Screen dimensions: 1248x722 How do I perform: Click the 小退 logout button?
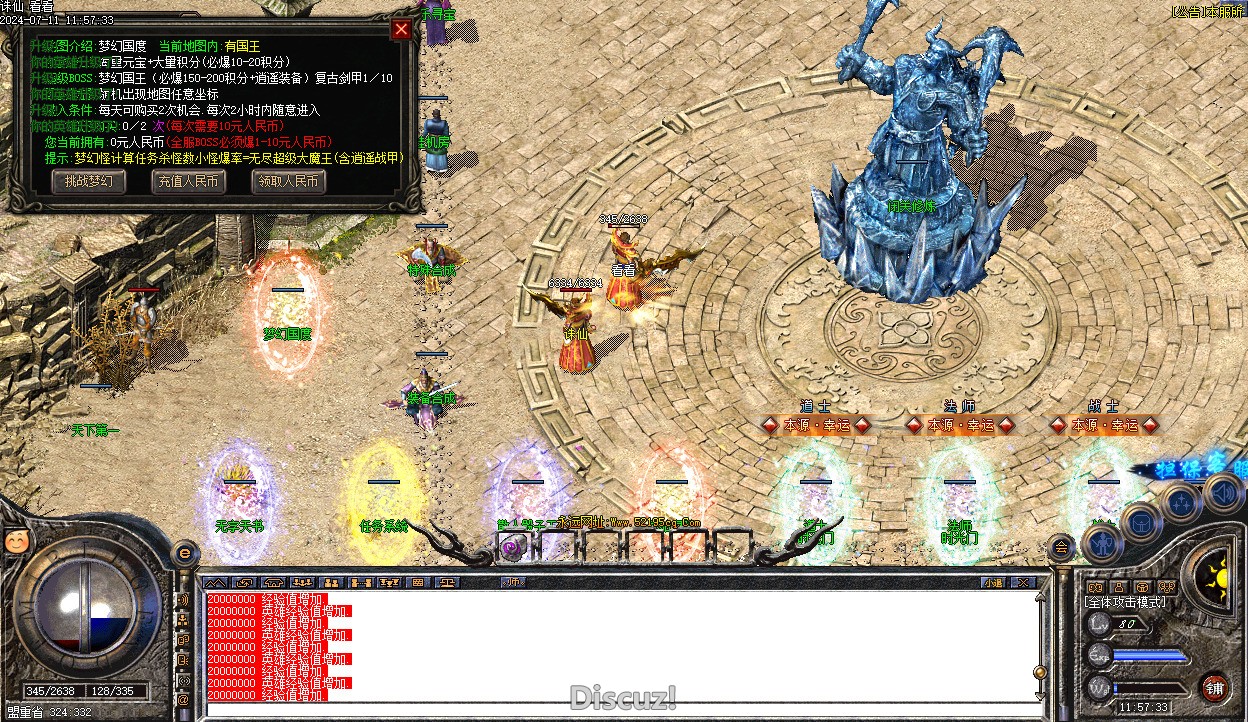(x=993, y=582)
